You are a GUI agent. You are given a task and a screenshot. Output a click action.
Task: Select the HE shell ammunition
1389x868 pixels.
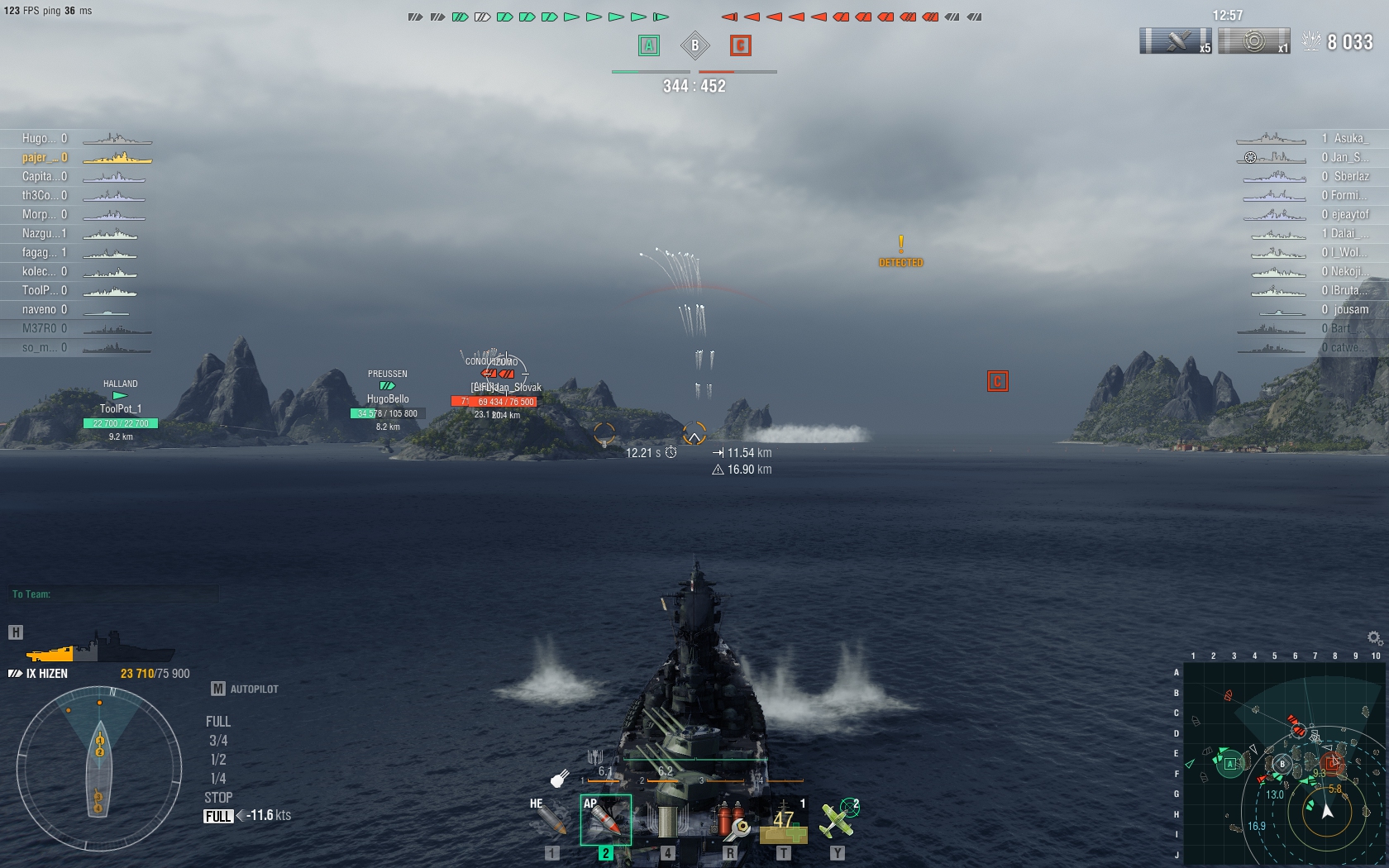[x=548, y=819]
